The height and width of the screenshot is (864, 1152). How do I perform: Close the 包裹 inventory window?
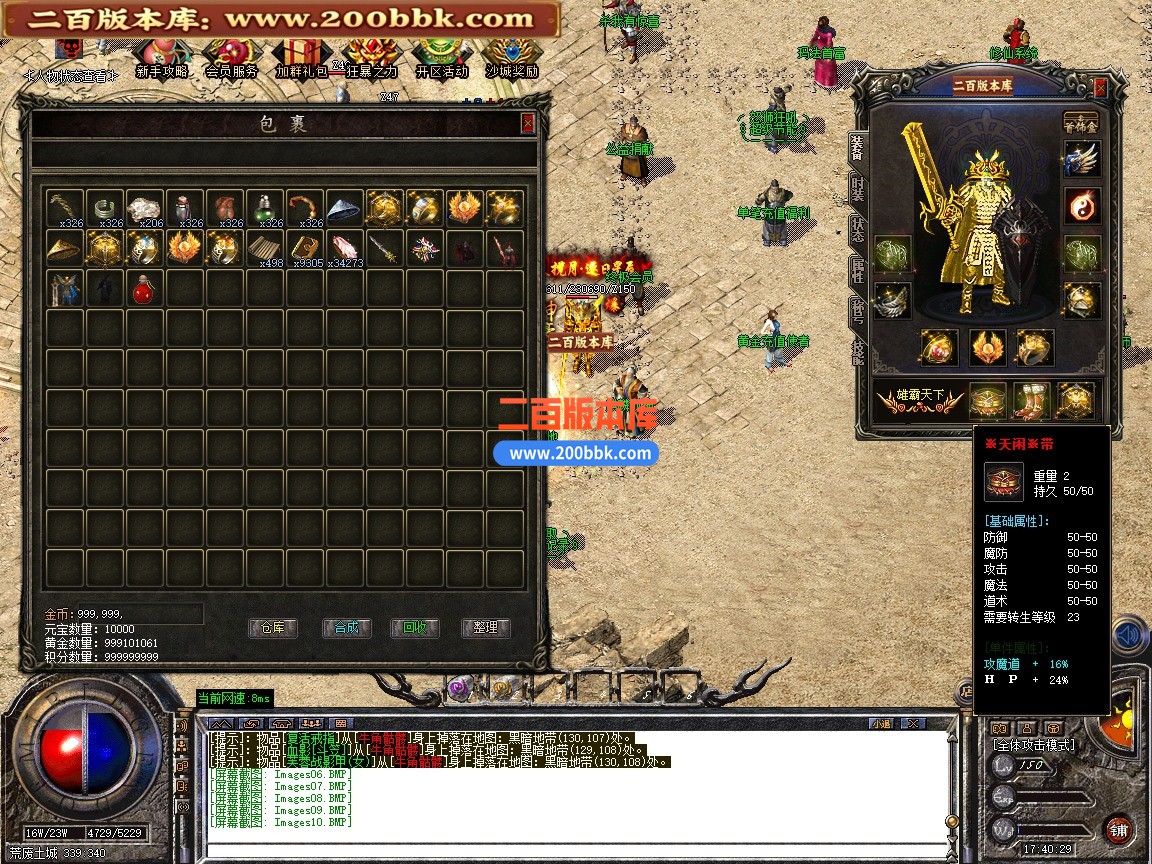[527, 123]
